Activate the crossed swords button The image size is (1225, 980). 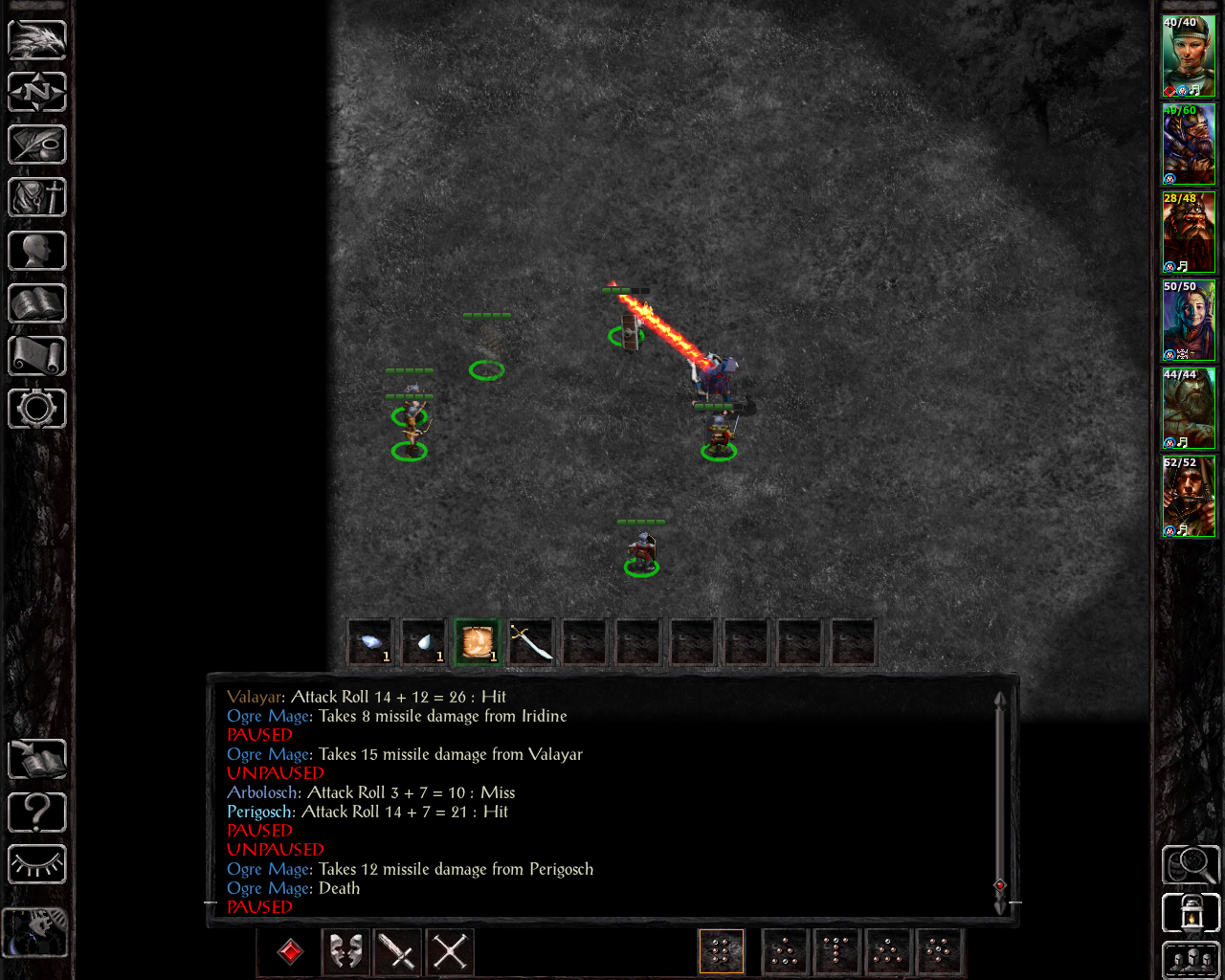[450, 951]
